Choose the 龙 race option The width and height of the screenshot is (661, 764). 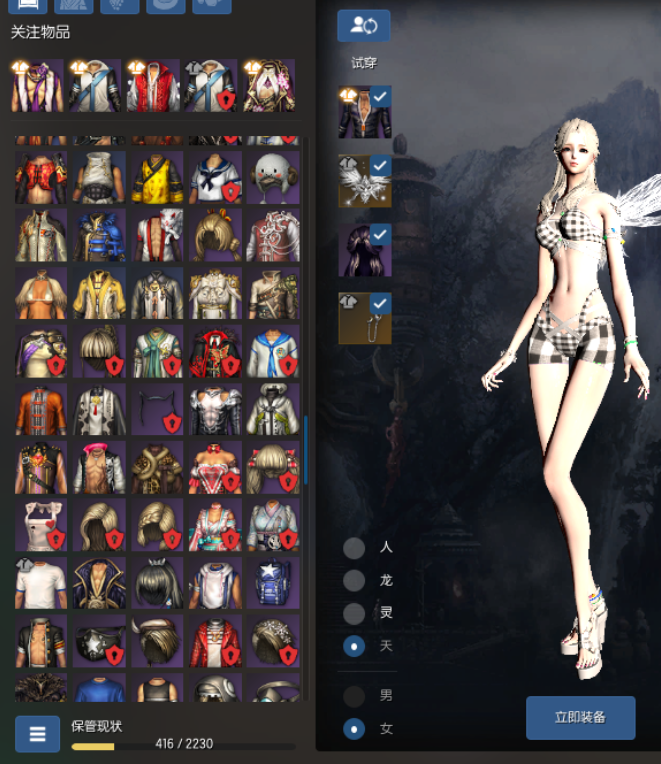point(354,580)
